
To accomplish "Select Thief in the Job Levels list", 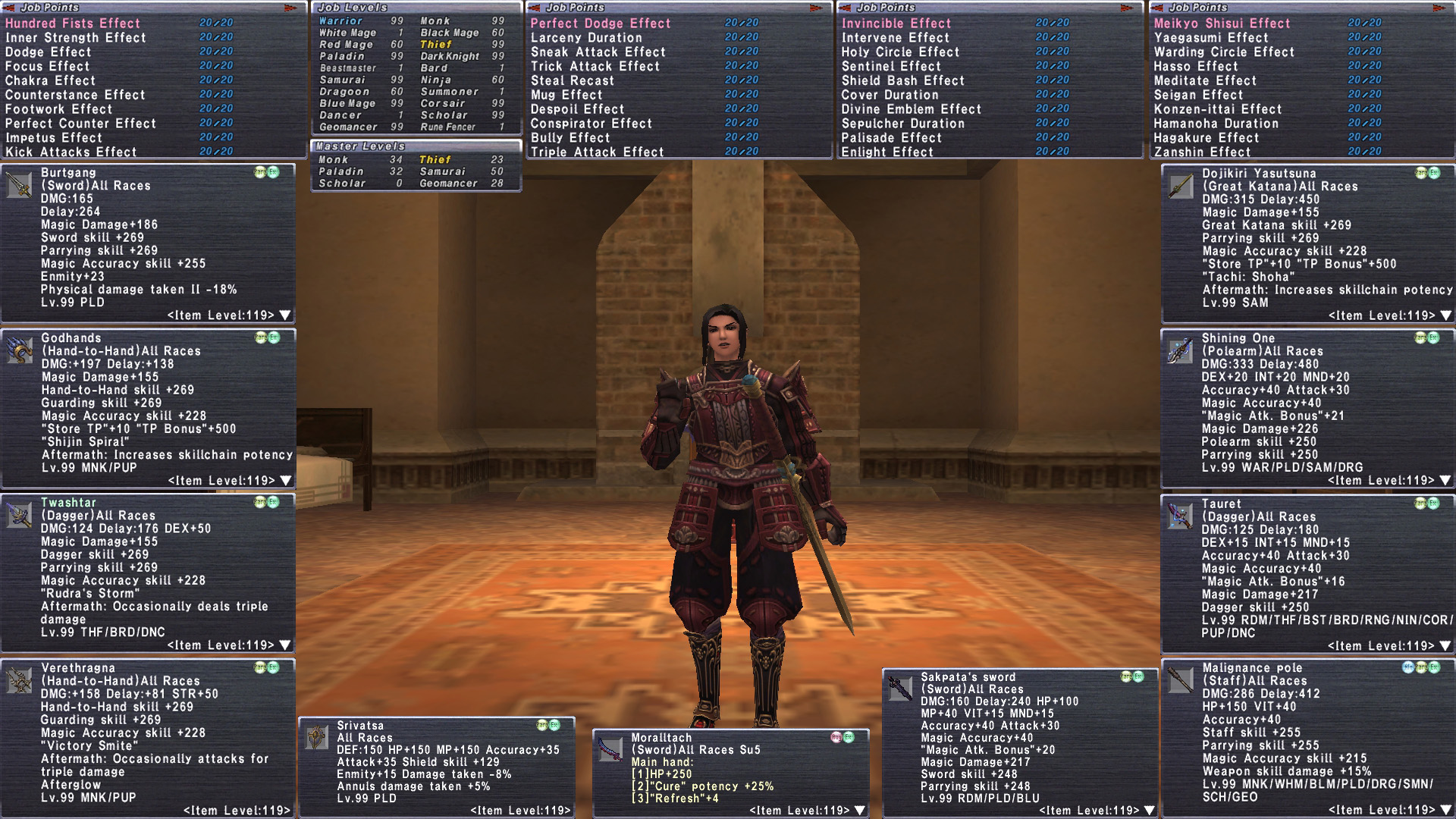I will [x=436, y=44].
